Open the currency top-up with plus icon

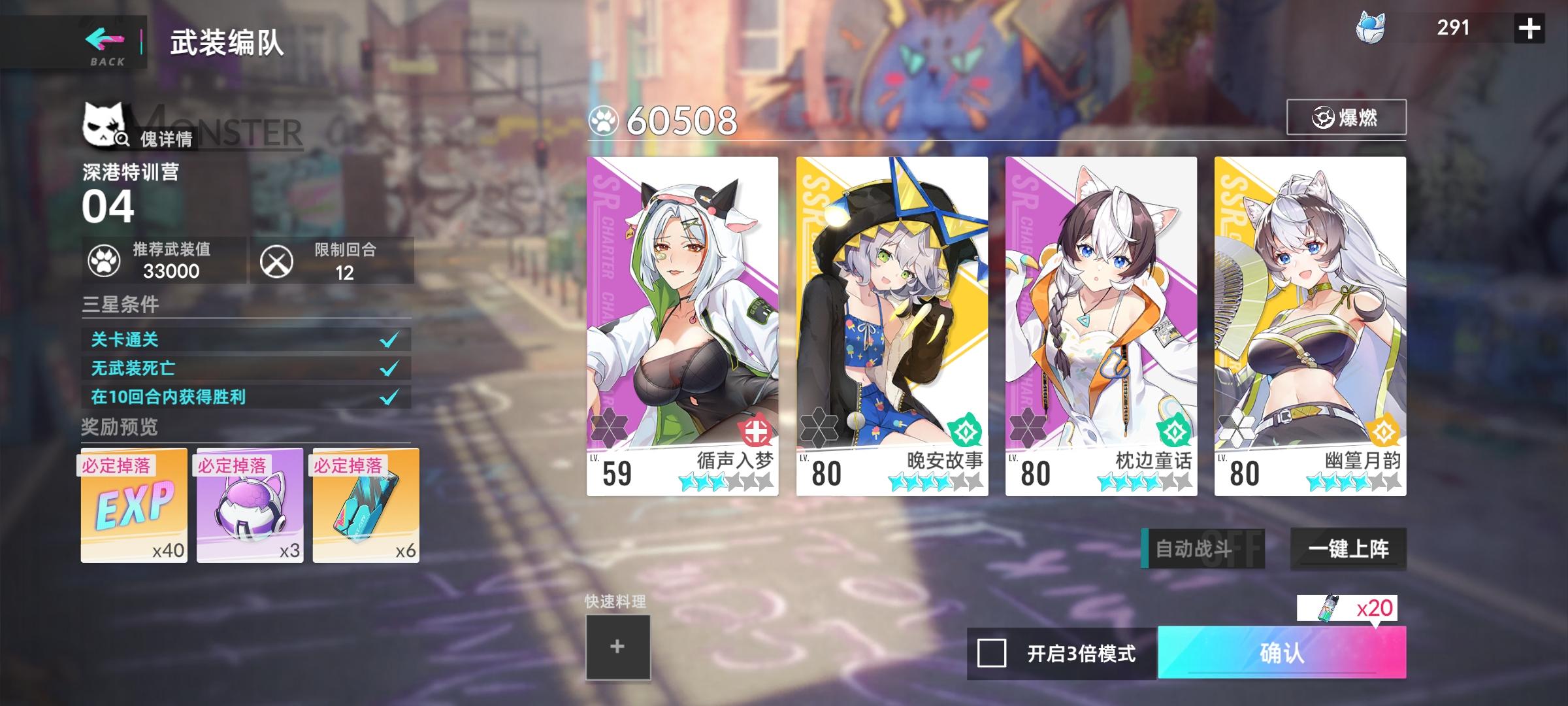pos(1529,28)
